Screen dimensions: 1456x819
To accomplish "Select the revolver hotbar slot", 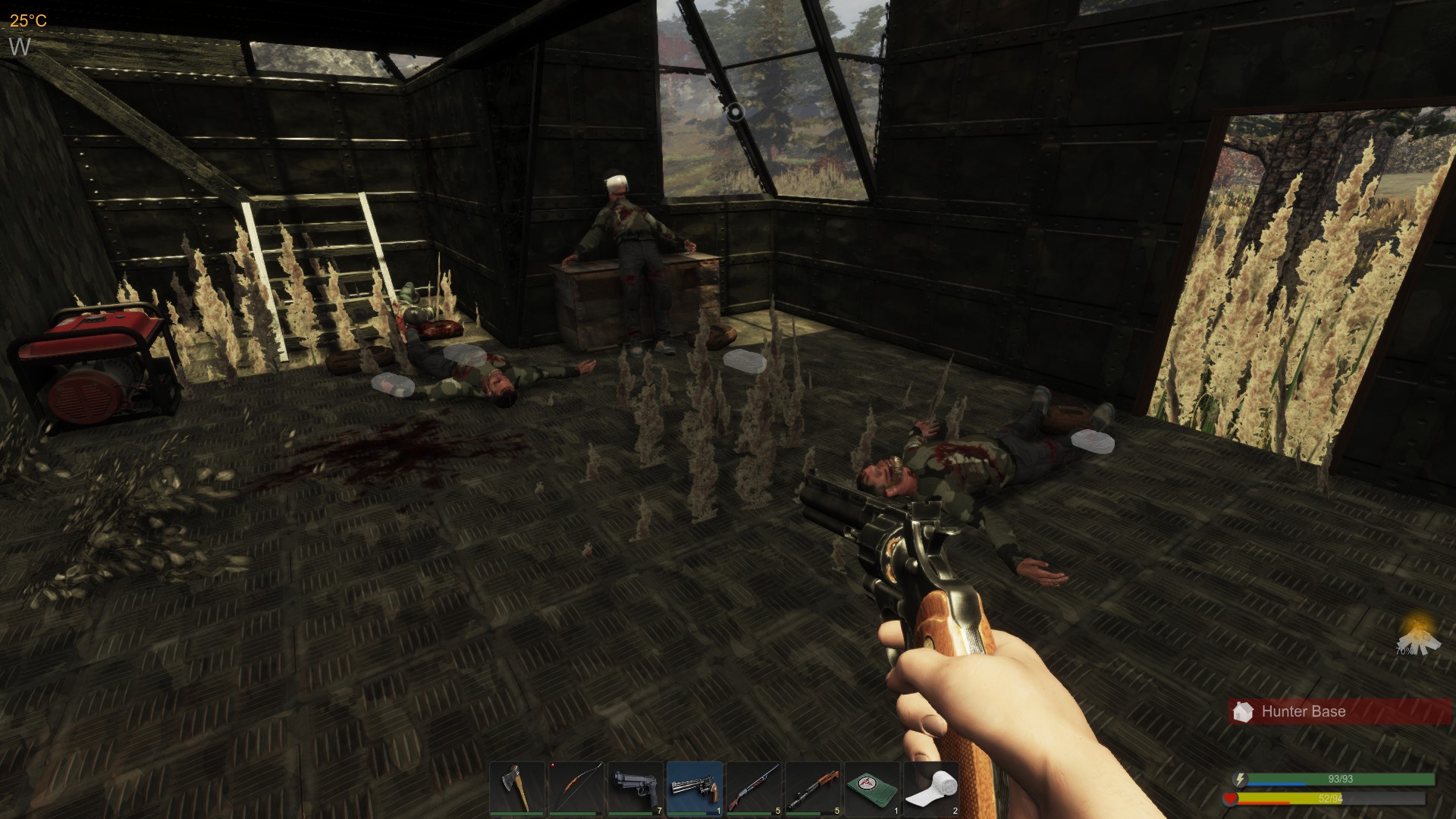I will (695, 789).
